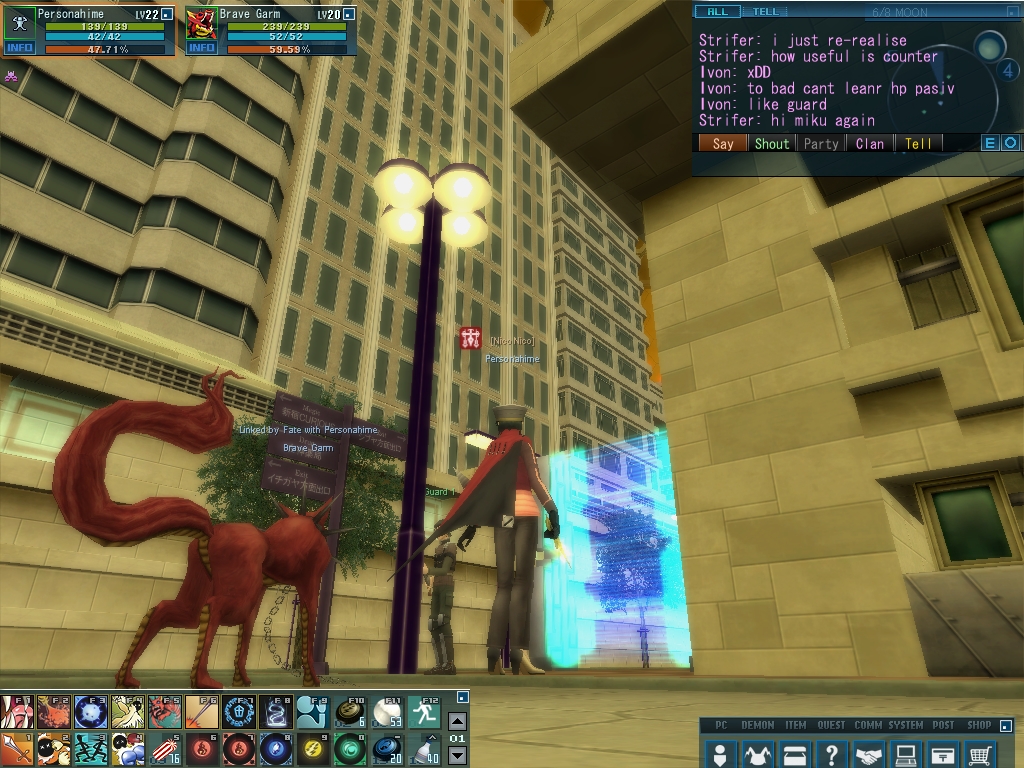Click the hotbar page up arrow
Image resolution: width=1024 pixels, height=768 pixels.
pyautogui.click(x=457, y=721)
